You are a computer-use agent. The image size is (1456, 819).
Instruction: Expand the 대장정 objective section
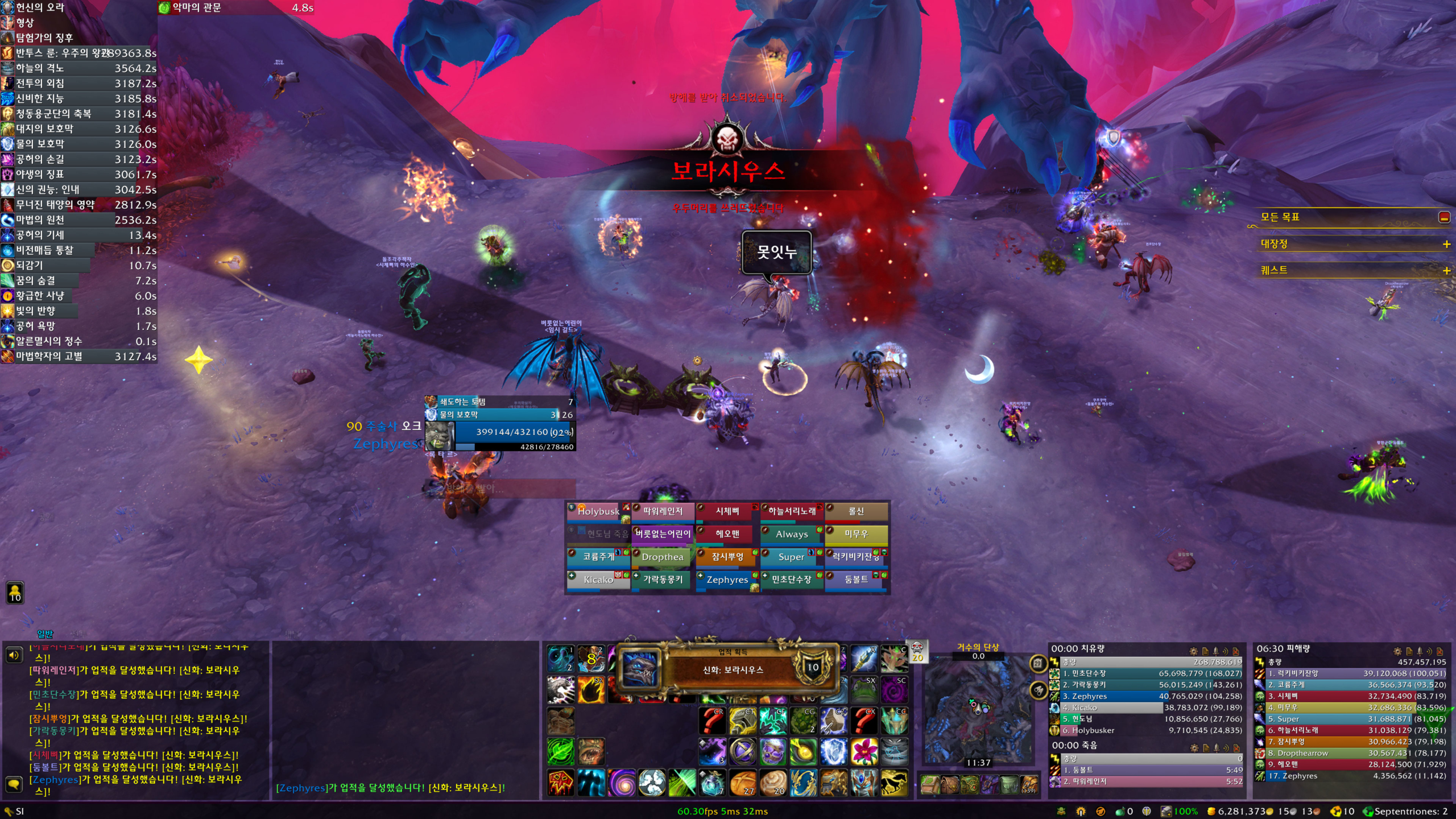coord(1446,244)
